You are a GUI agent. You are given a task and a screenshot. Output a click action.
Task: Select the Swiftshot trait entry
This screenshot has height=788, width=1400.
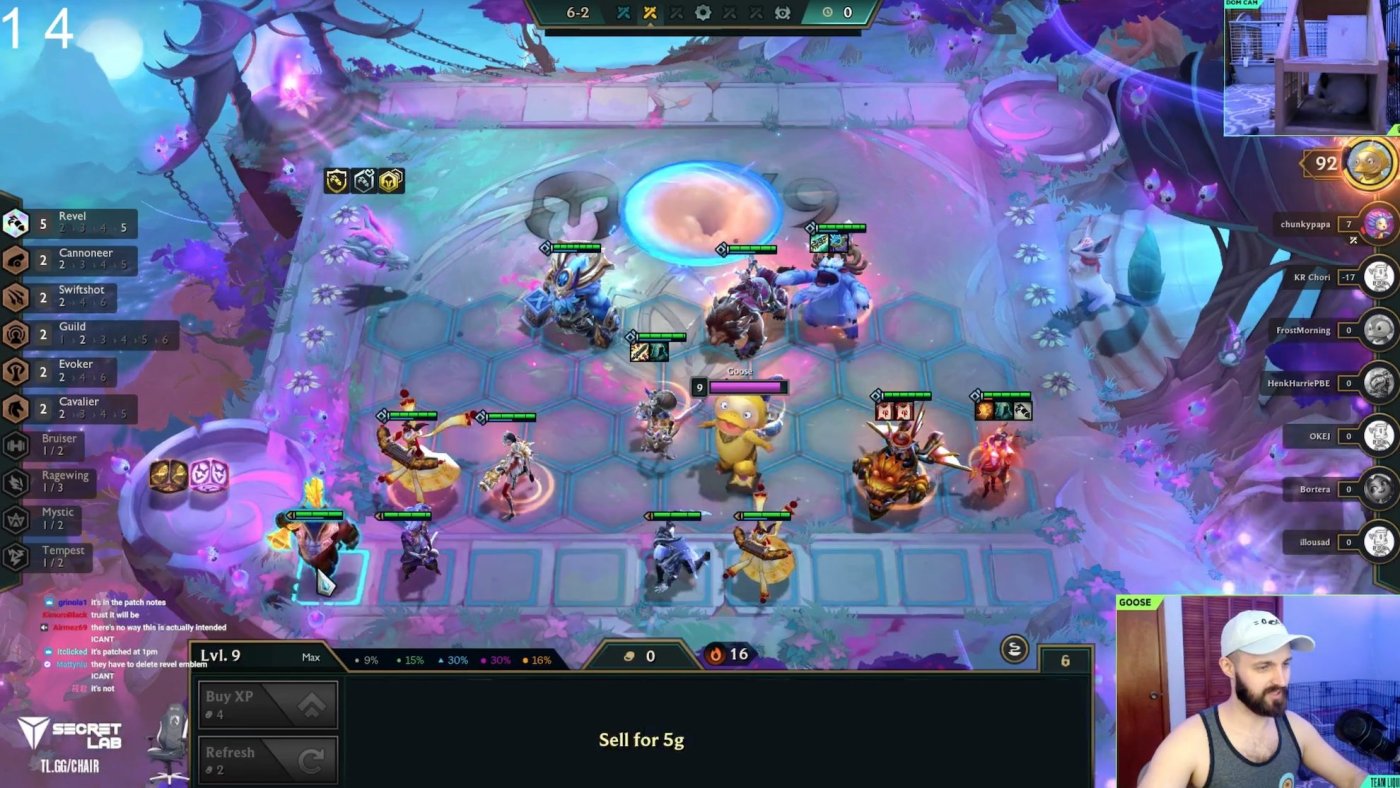[70, 297]
